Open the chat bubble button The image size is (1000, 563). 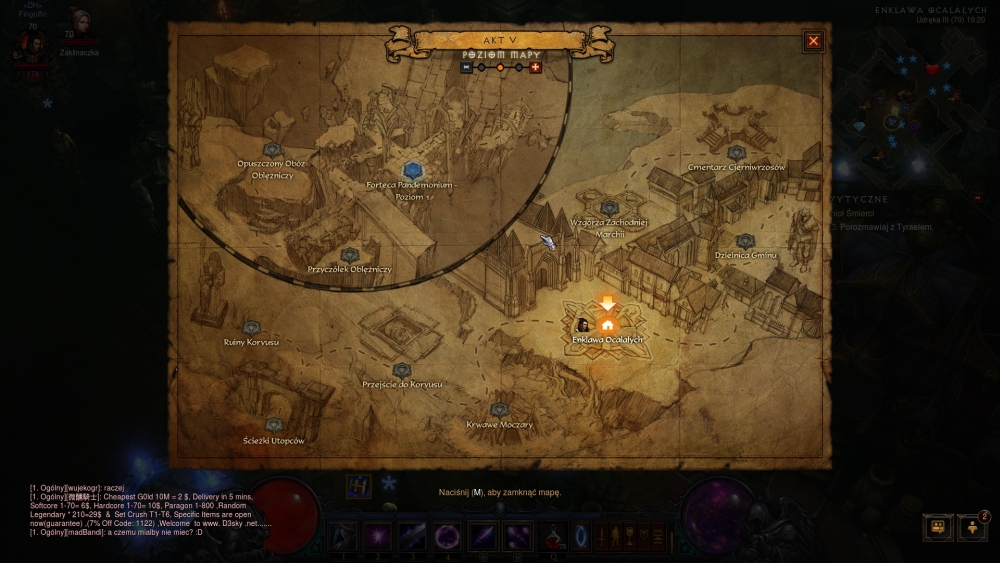[937, 527]
